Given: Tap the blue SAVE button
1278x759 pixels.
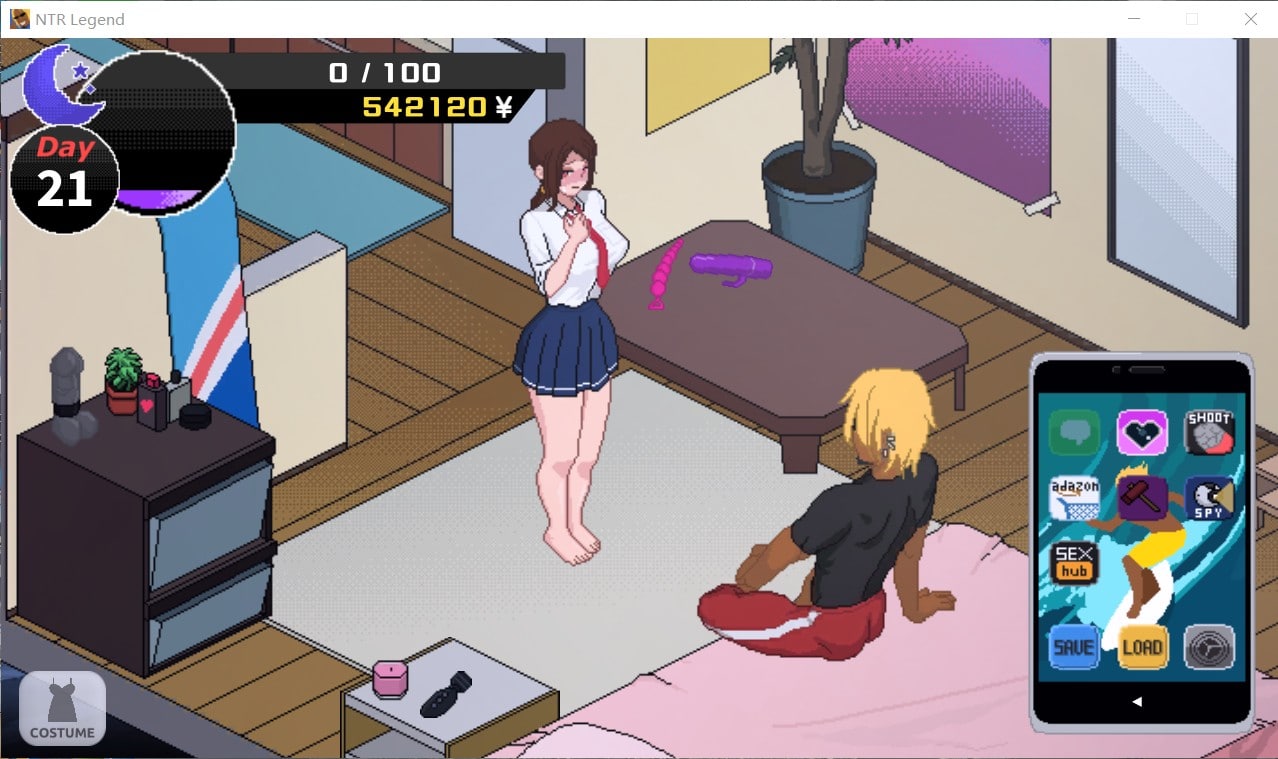Looking at the screenshot, I should [1074, 647].
